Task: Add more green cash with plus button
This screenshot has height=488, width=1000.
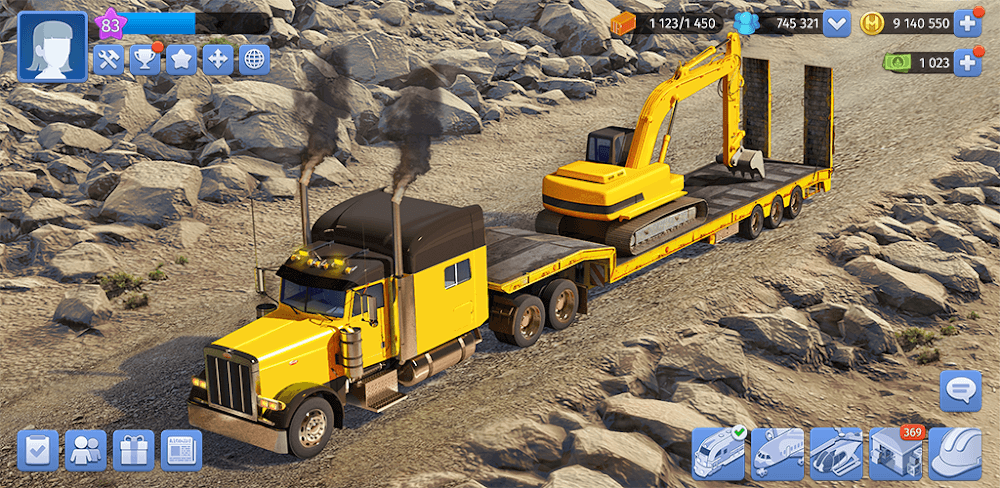Action: tap(967, 63)
